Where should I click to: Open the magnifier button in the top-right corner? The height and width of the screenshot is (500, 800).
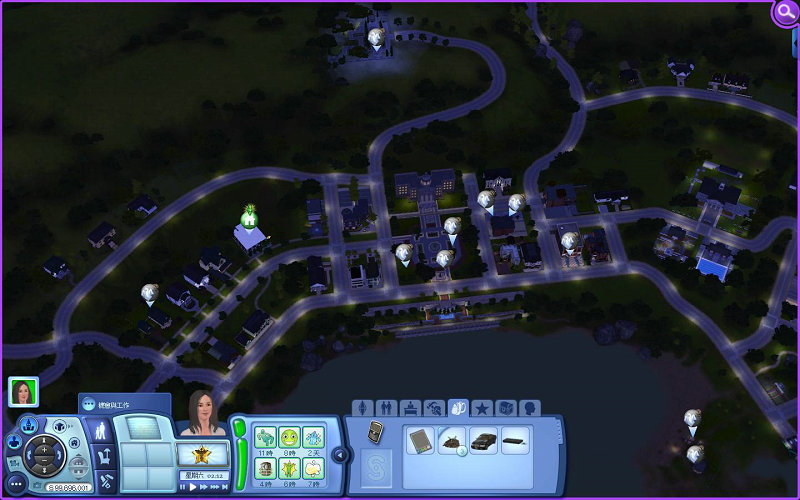(786, 12)
